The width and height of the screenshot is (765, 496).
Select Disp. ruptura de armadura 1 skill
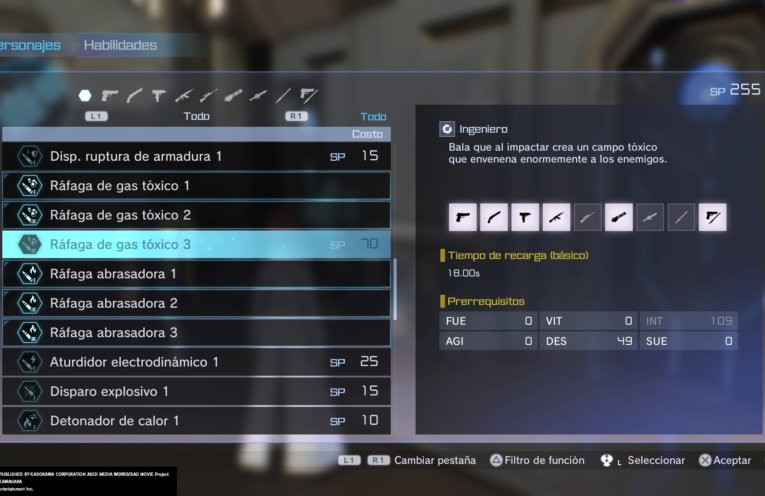coord(196,156)
